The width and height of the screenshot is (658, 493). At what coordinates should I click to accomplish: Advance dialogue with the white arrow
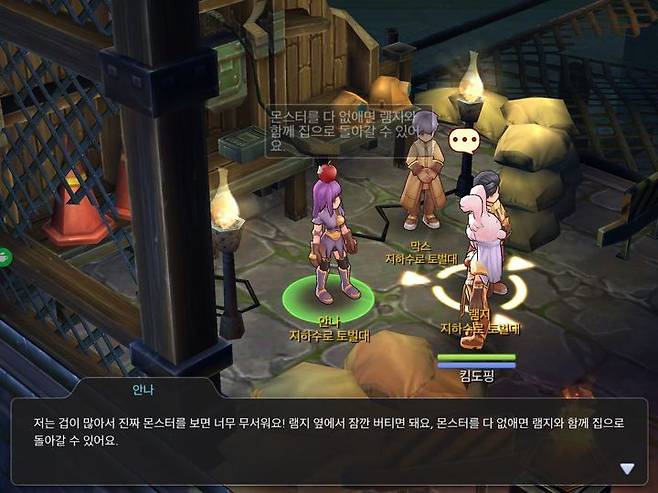(627, 468)
